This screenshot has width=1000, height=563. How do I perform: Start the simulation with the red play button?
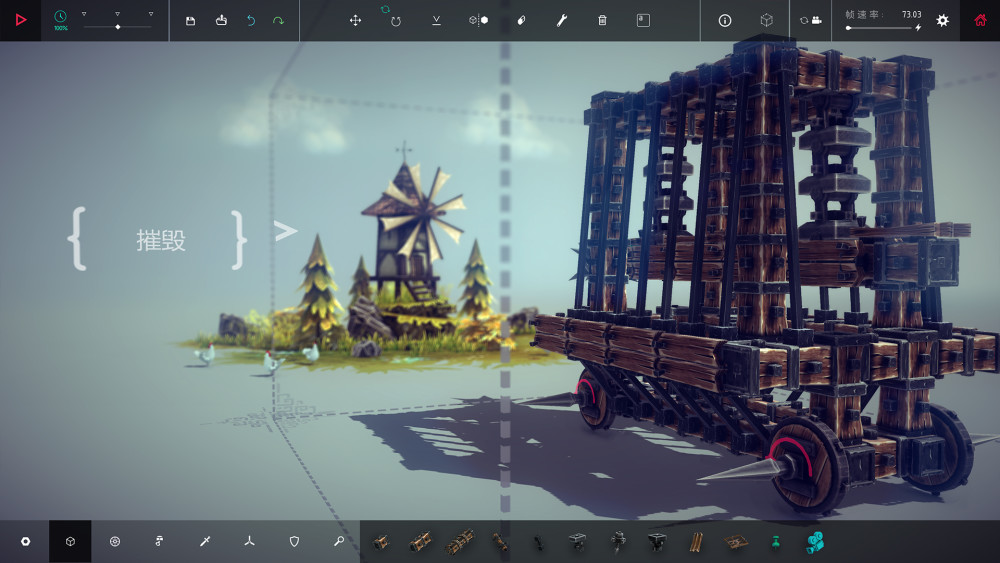click(20, 20)
